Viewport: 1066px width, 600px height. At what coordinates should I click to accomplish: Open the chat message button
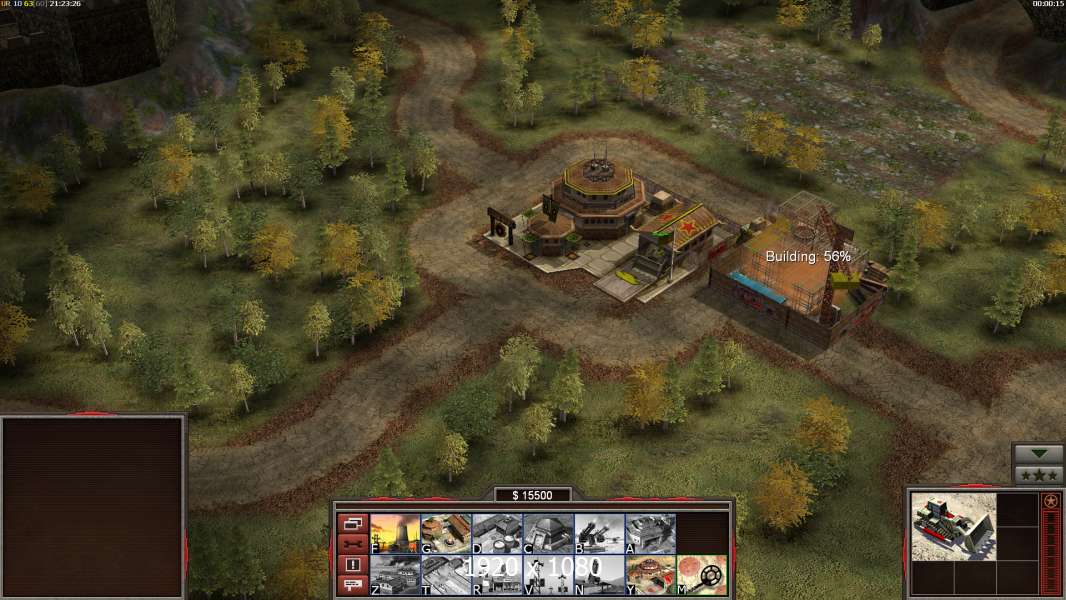(x=352, y=586)
